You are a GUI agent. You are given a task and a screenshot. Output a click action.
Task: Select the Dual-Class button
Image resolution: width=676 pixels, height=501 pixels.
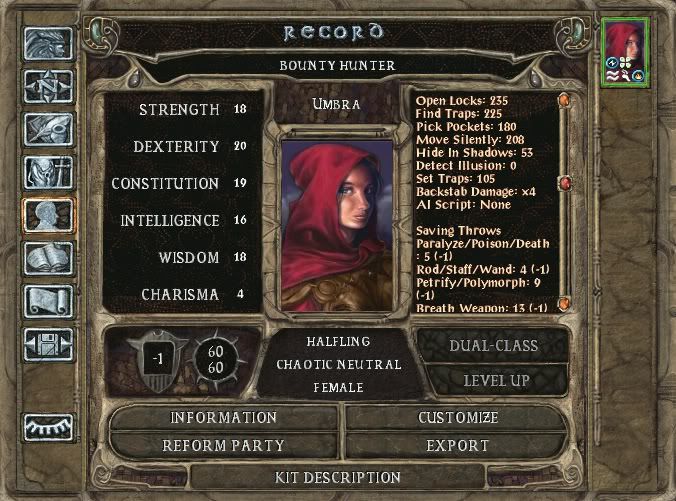[x=494, y=346]
